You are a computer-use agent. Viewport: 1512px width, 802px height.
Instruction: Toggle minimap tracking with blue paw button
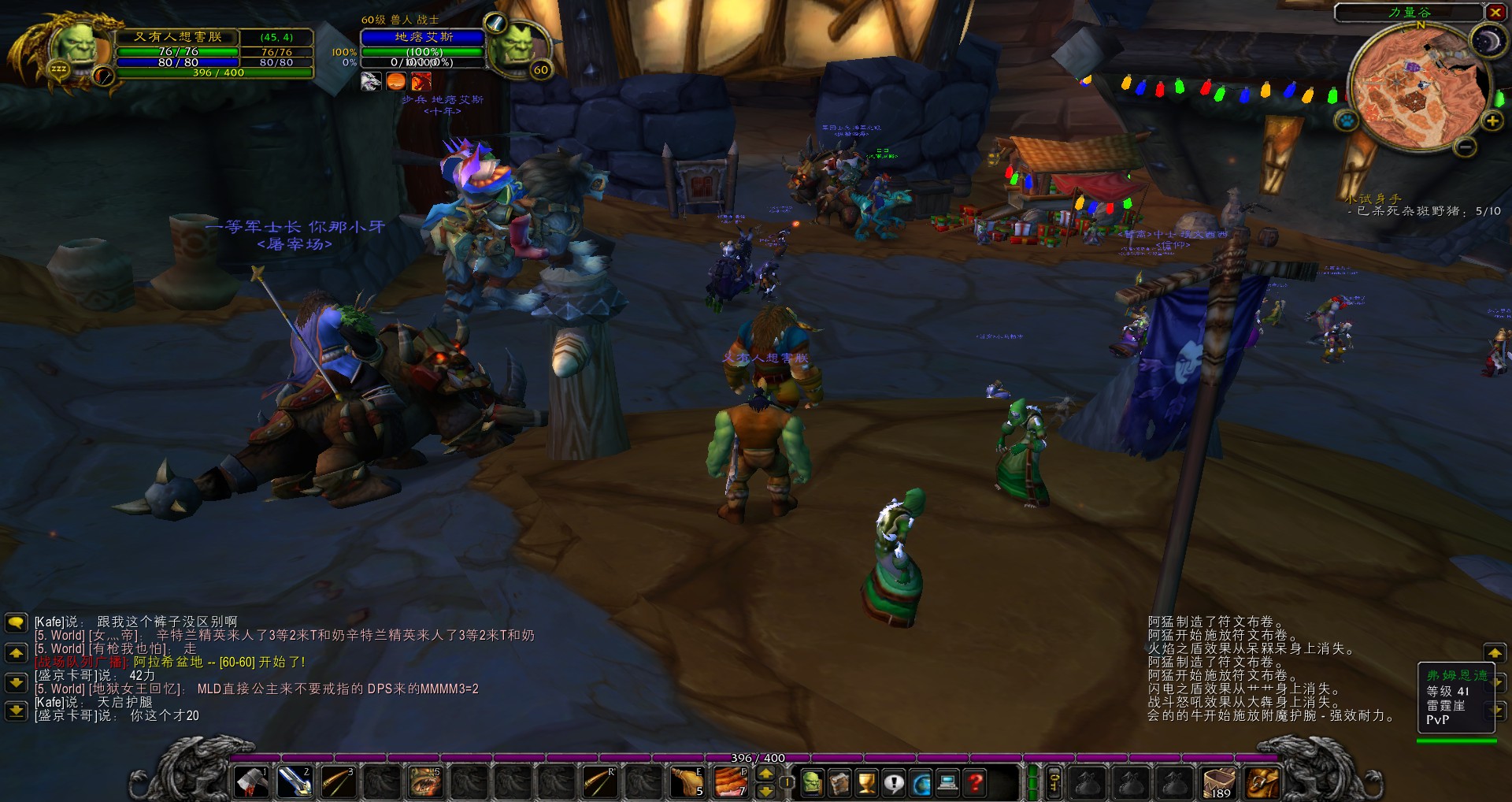pos(1345,121)
